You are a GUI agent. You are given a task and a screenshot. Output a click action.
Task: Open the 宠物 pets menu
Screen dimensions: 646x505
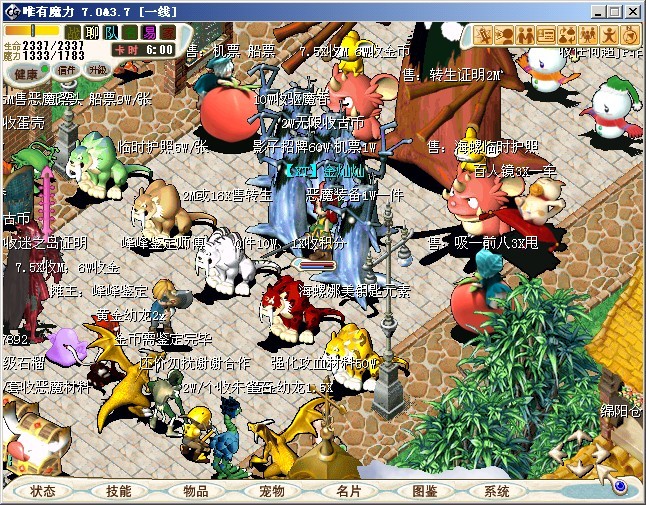click(271, 491)
